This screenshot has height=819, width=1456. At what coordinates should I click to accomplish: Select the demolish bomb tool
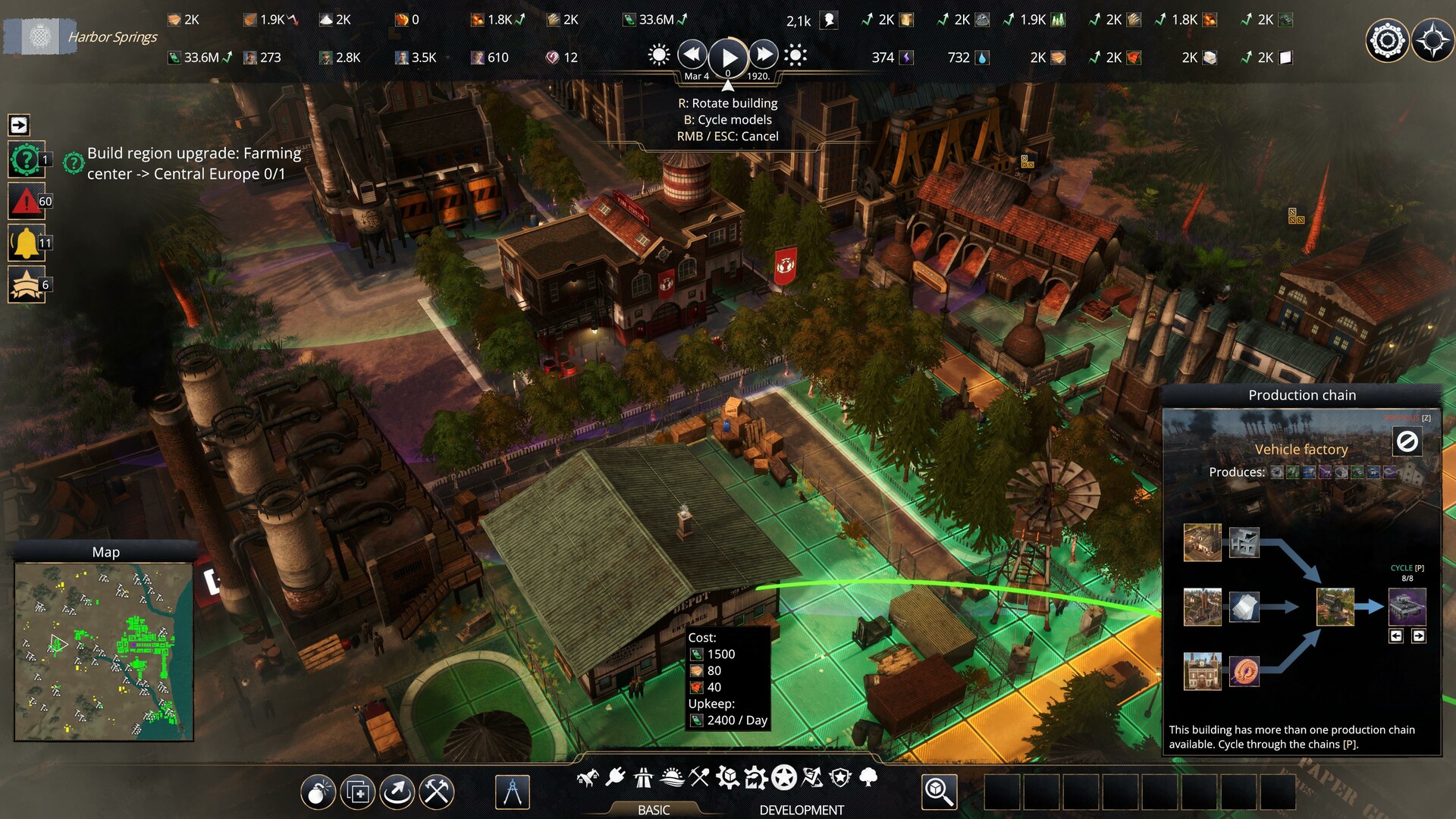click(319, 792)
